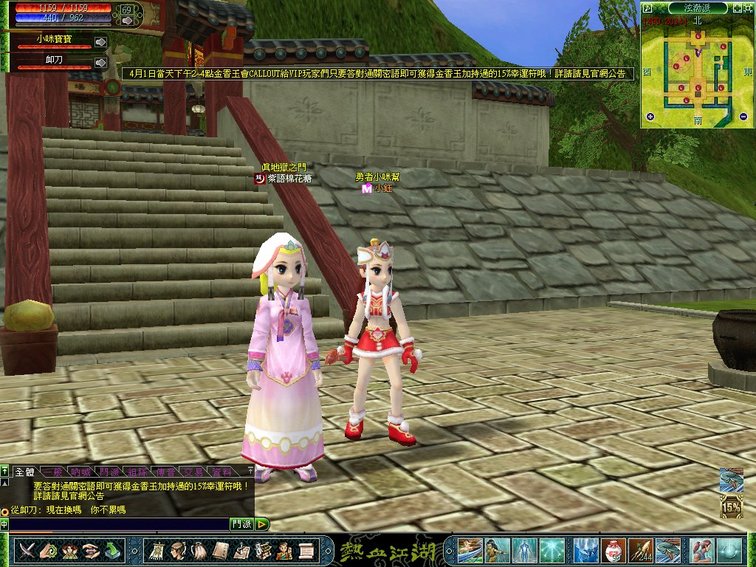Screen dimensions: 756x567
Task: Select the arrow slot showing 244
Action: (641, 549)
